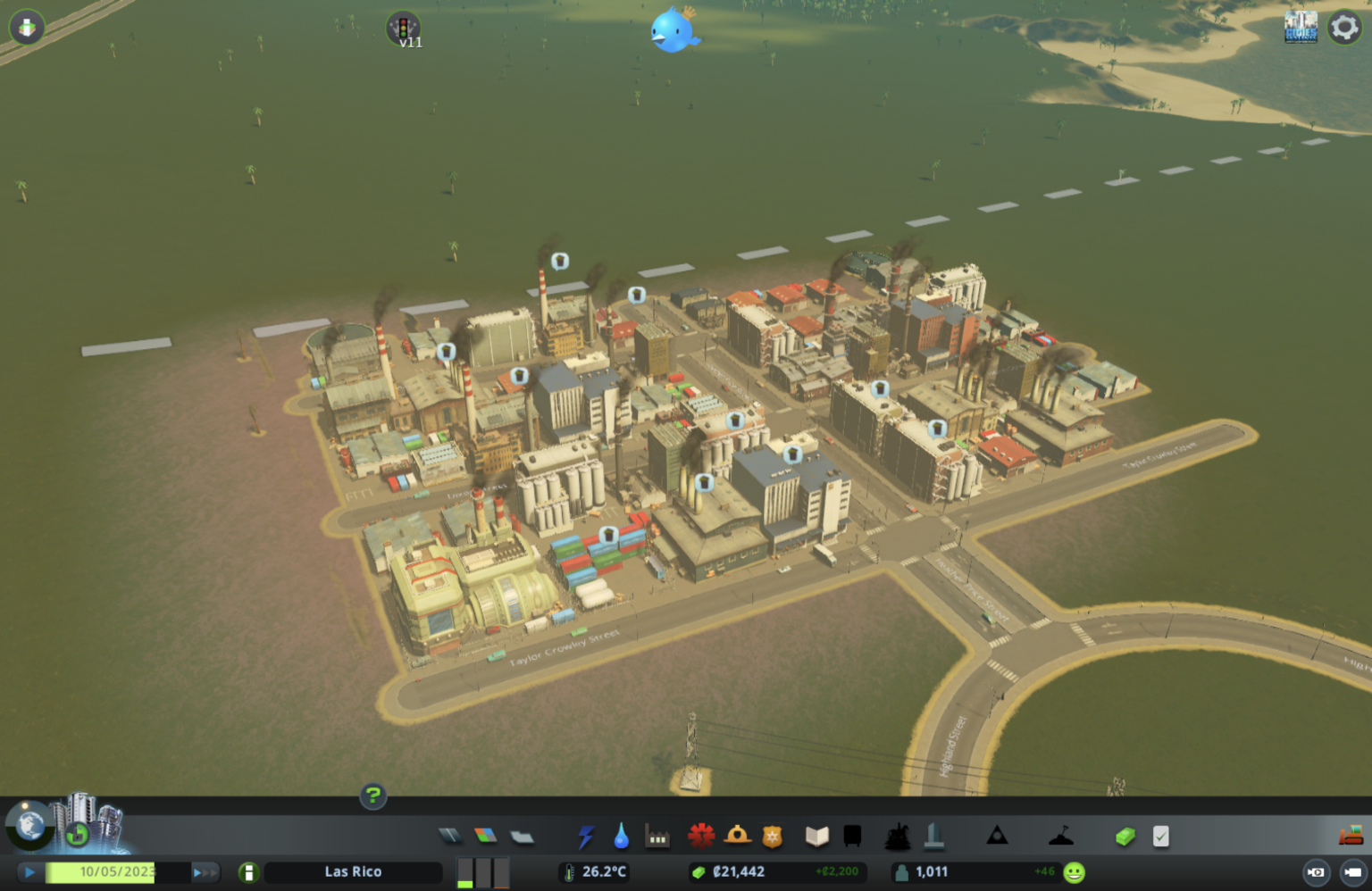The image size is (1372, 891).
Task: Open the Economy panel
Action: (1125, 835)
